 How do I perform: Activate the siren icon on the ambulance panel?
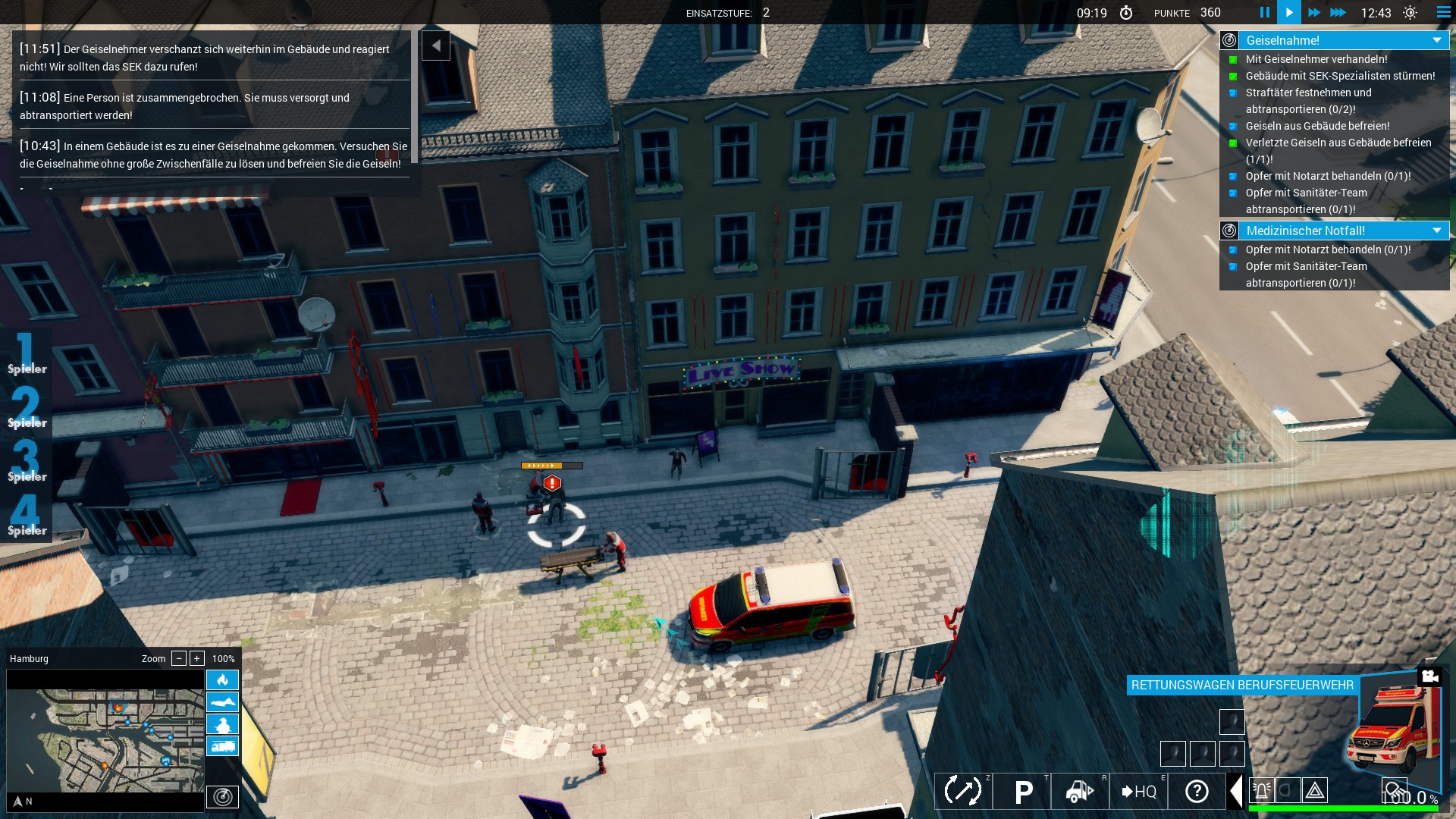click(1261, 790)
